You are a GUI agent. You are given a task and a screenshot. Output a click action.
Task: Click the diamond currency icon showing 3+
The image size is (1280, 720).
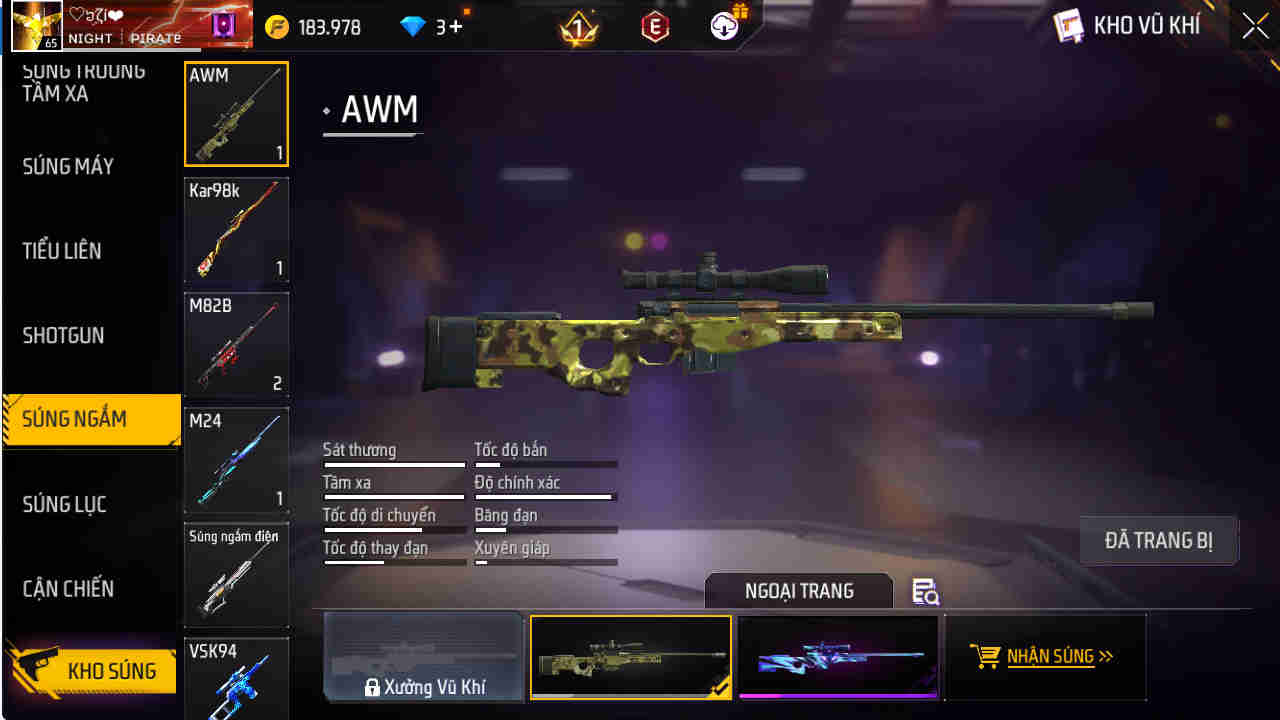(413, 27)
